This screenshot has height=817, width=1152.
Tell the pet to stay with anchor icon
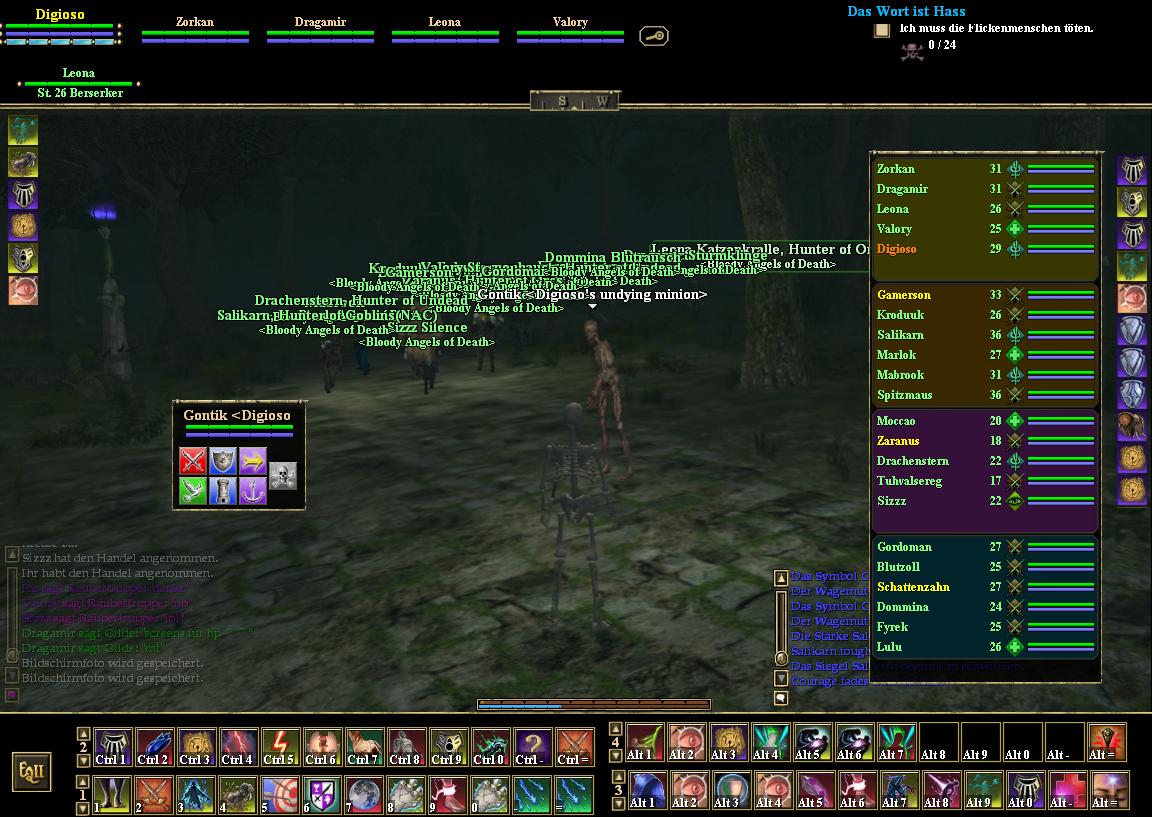[x=253, y=490]
